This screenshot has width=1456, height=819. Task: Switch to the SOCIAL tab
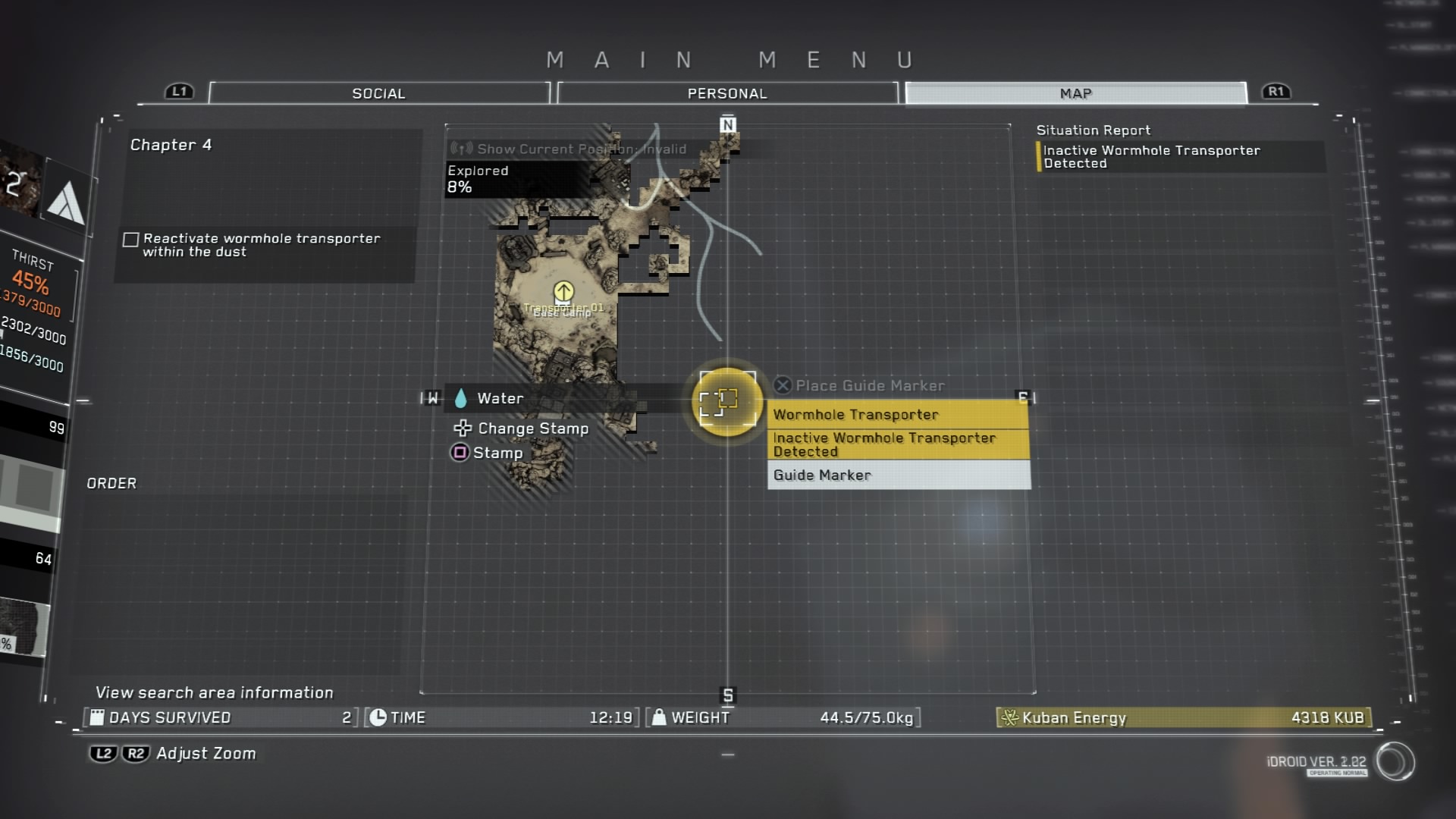[x=378, y=93]
